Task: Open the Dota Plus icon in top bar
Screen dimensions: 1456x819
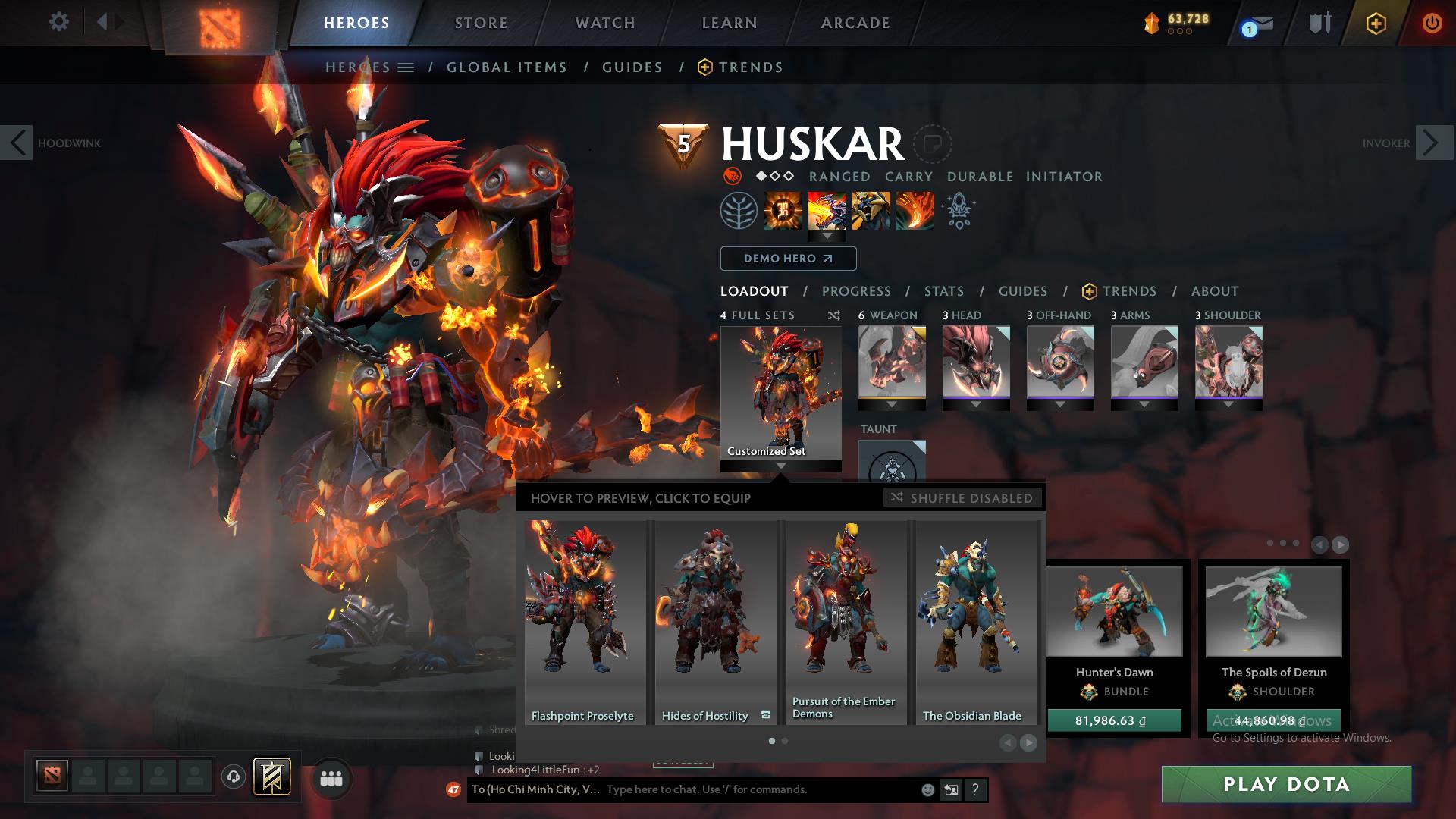Action: click(1375, 23)
